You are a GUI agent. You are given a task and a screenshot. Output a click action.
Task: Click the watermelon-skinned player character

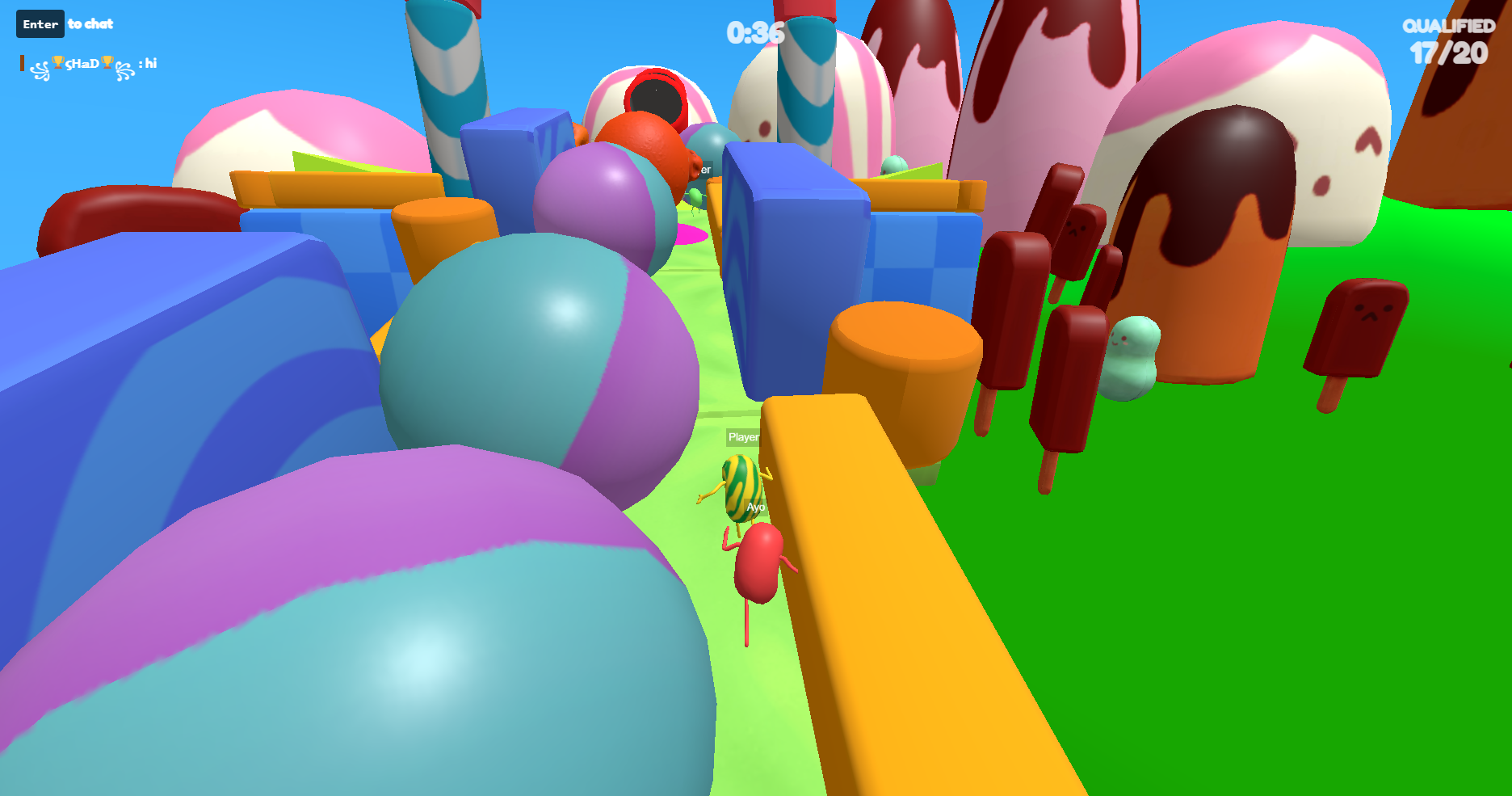(x=740, y=489)
